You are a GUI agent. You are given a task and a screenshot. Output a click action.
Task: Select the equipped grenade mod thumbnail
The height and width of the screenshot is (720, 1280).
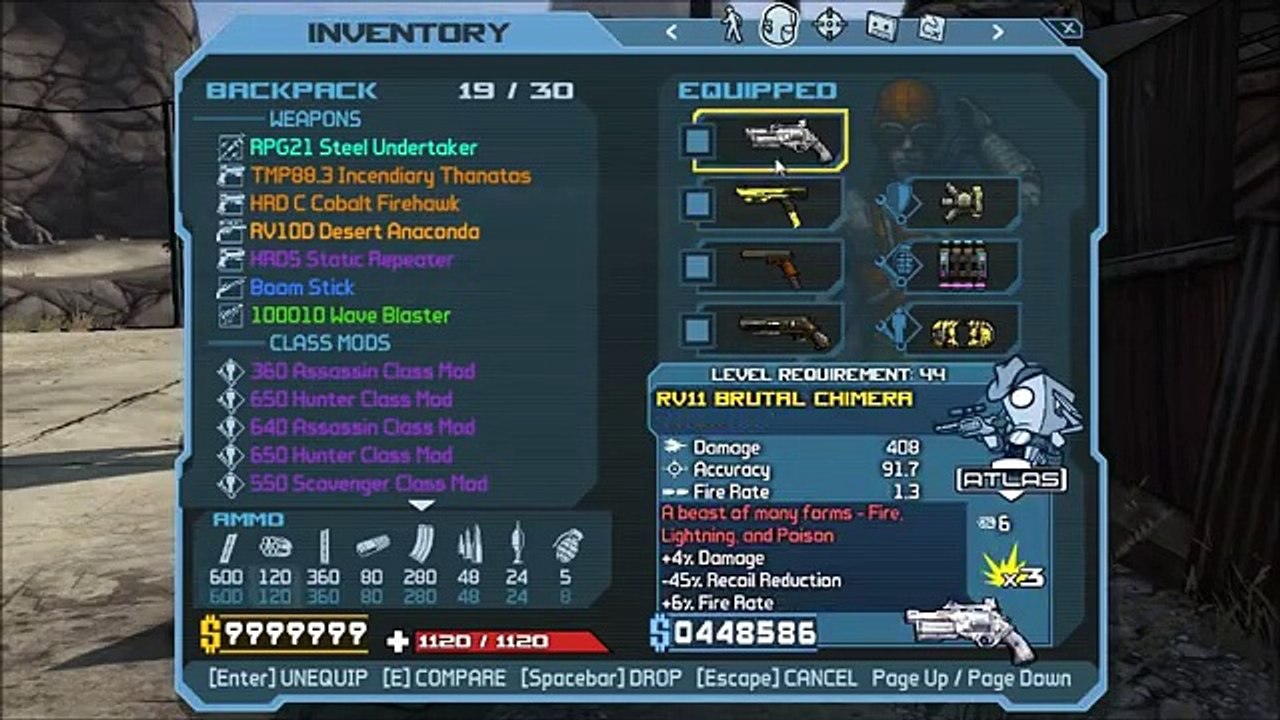(963, 265)
